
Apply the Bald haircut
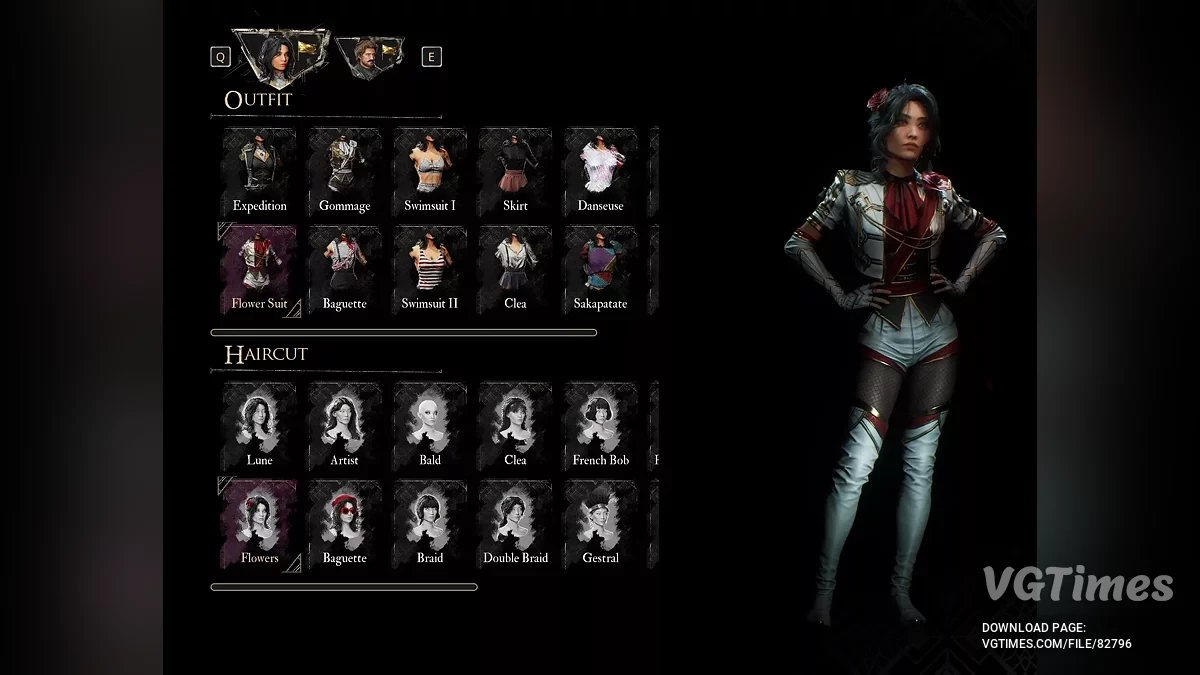click(430, 424)
